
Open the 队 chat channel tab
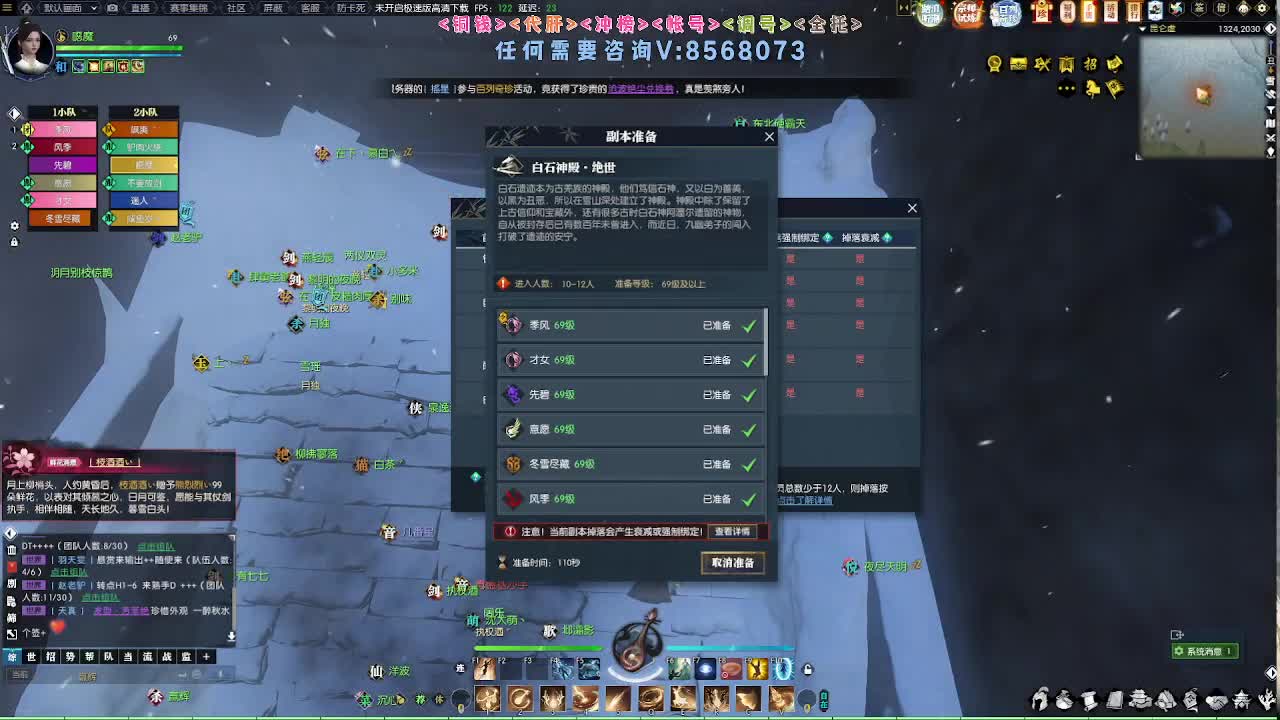pyautogui.click(x=108, y=657)
